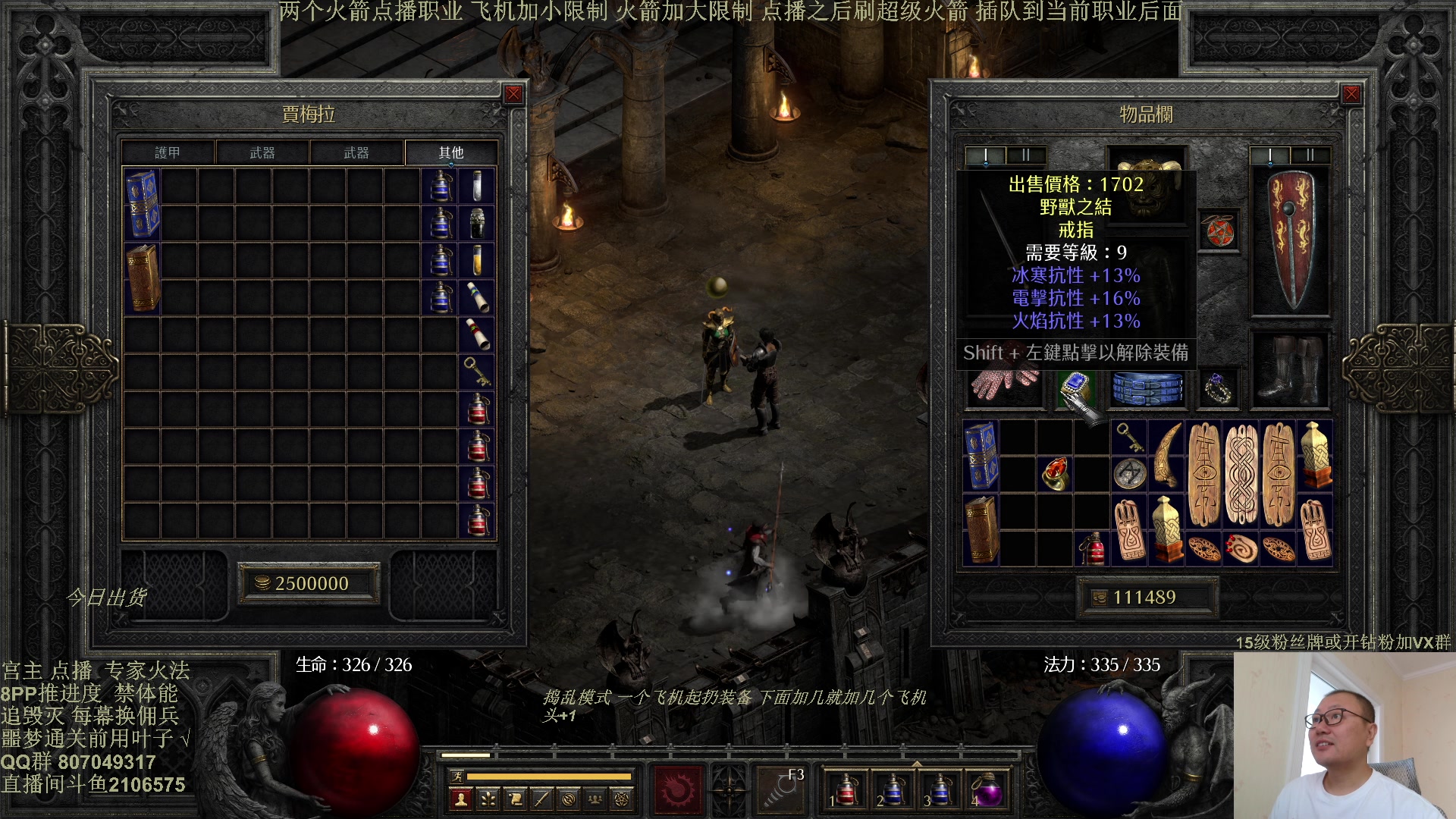The height and width of the screenshot is (819, 1456).
Task: Close the inventory panel
Action: click(1351, 94)
